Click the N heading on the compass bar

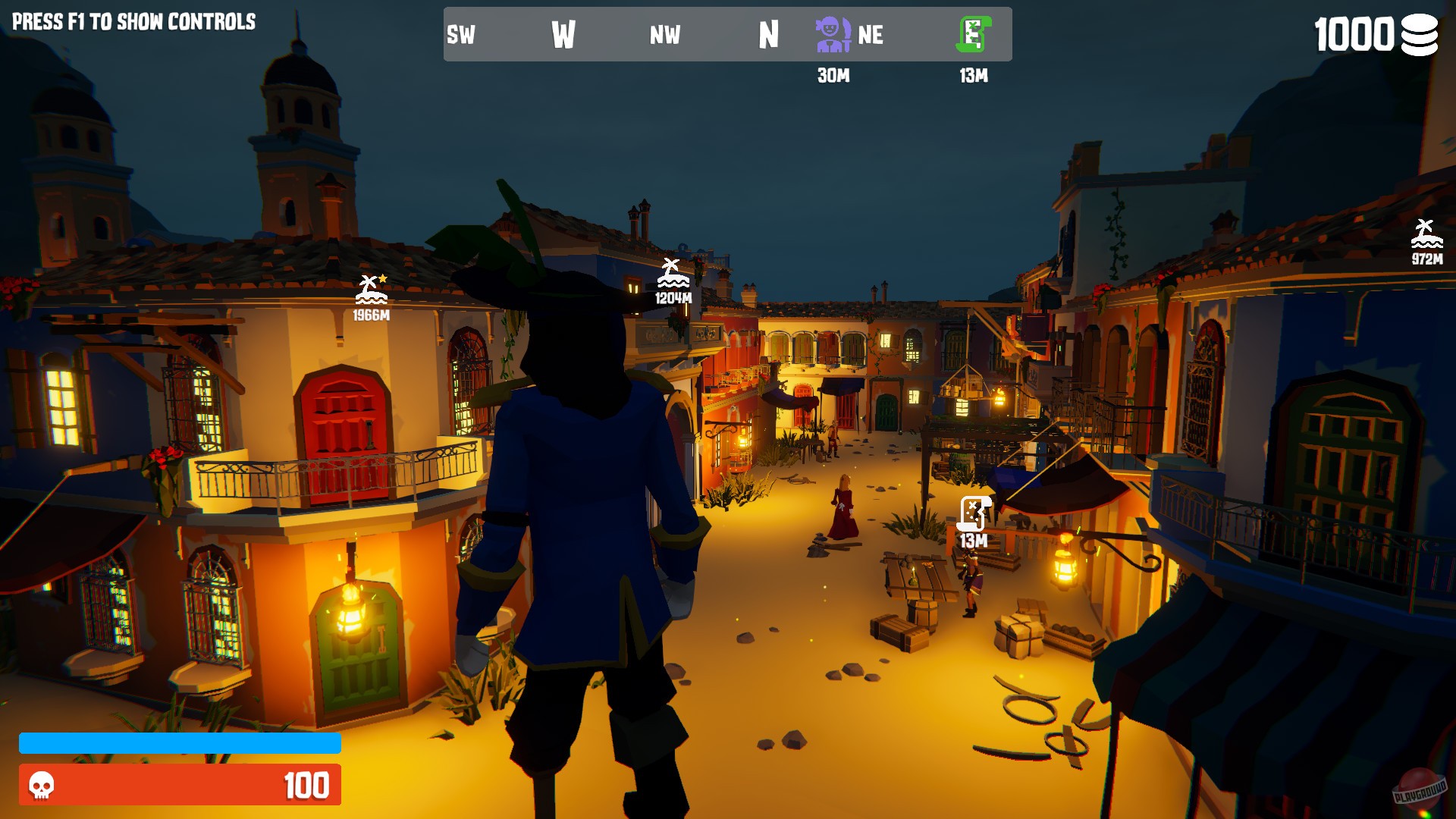[x=768, y=35]
